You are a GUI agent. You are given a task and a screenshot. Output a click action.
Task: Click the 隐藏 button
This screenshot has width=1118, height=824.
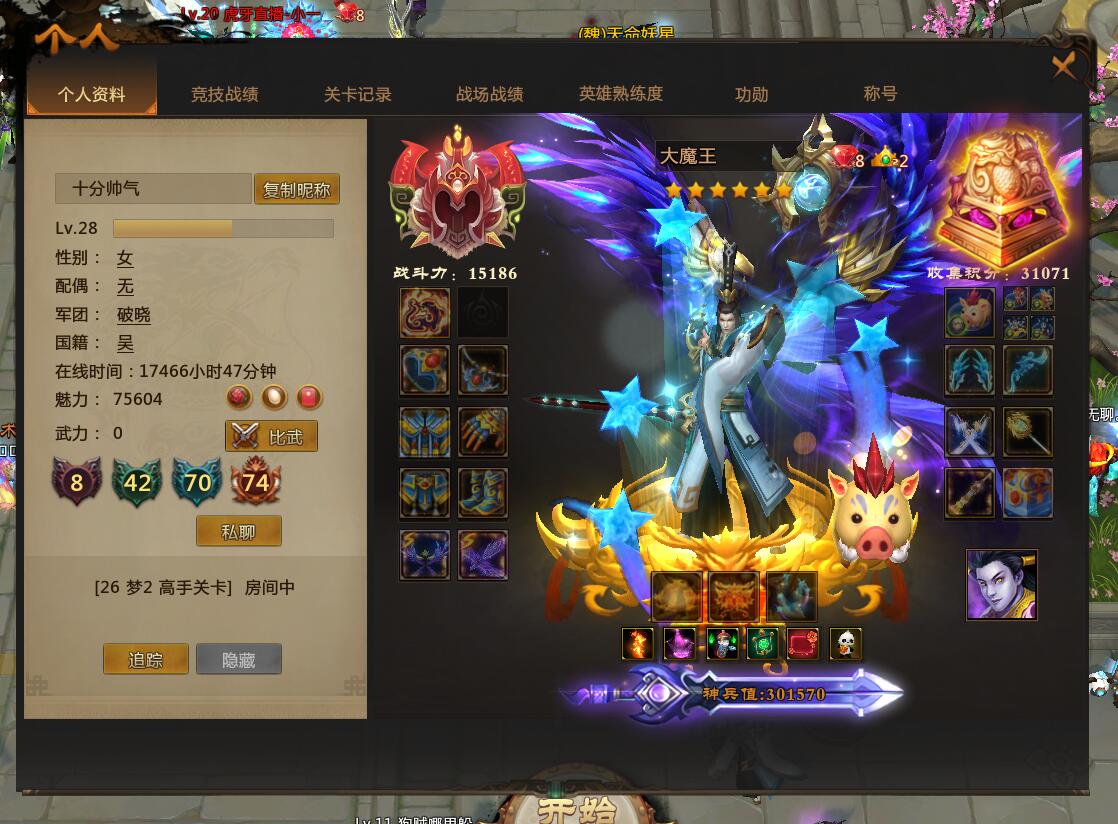point(239,659)
